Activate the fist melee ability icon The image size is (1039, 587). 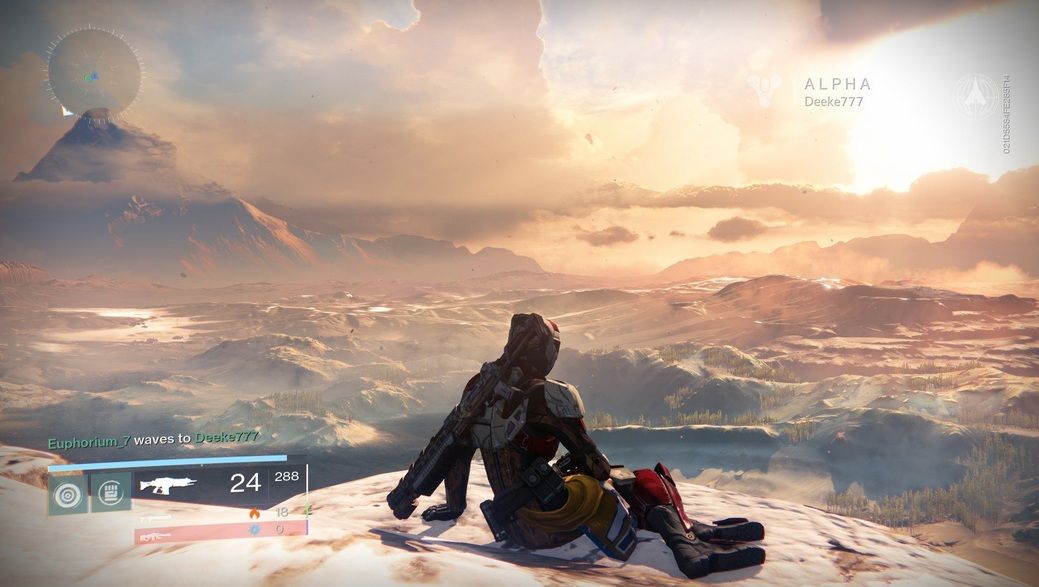click(x=111, y=491)
